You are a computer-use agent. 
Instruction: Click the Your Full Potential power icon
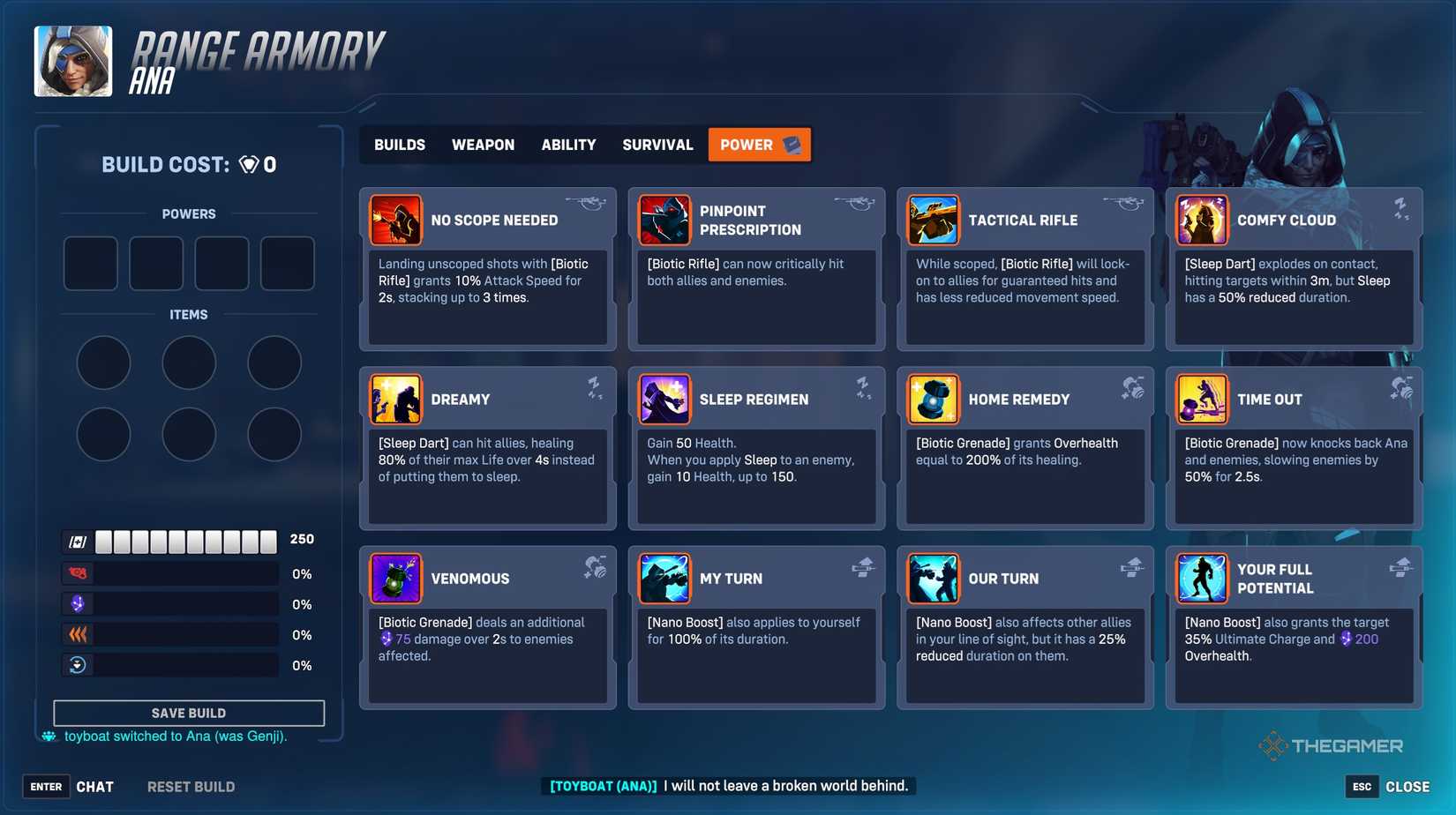pyautogui.click(x=1202, y=578)
